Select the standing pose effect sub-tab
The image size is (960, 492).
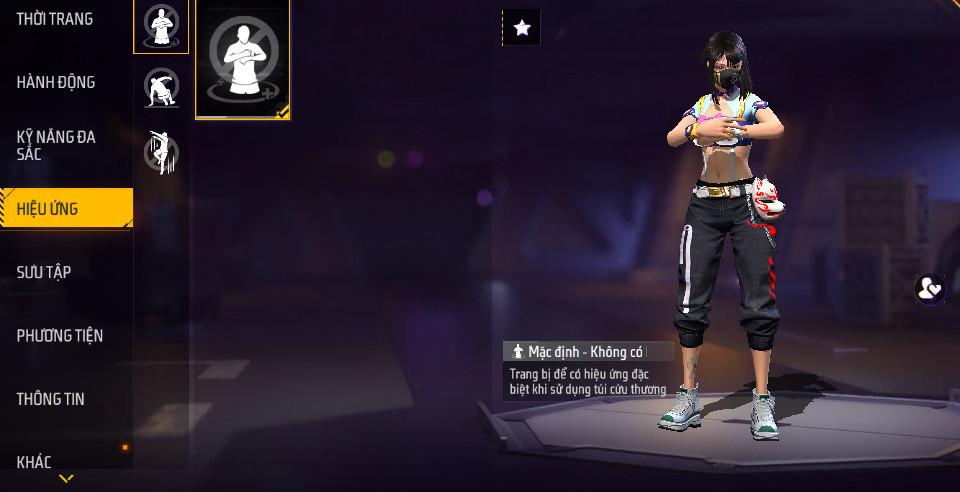tap(161, 26)
